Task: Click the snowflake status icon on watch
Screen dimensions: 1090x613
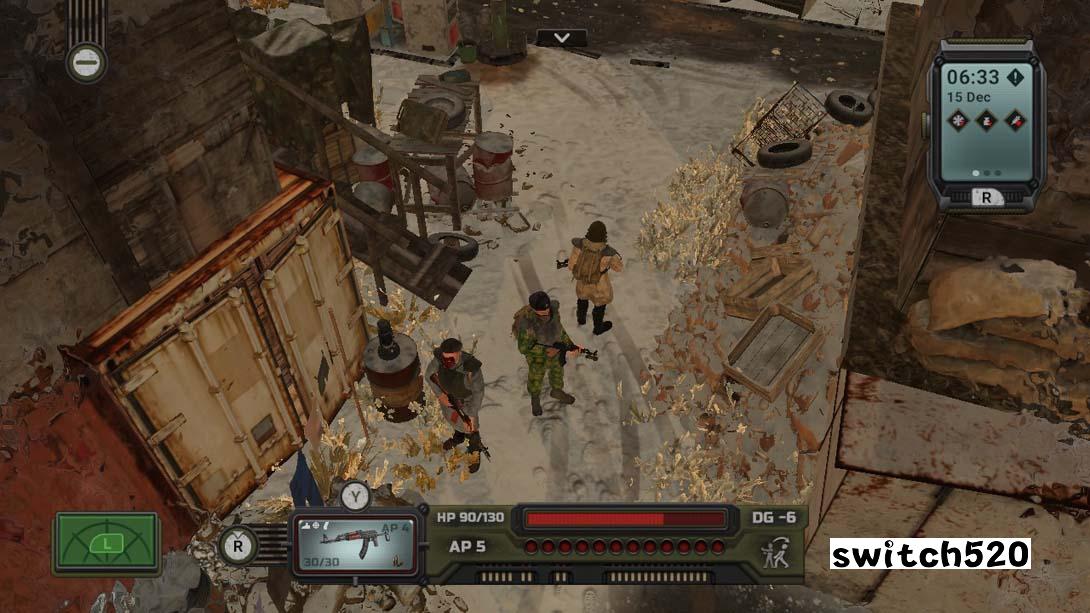Action: [x=956, y=119]
